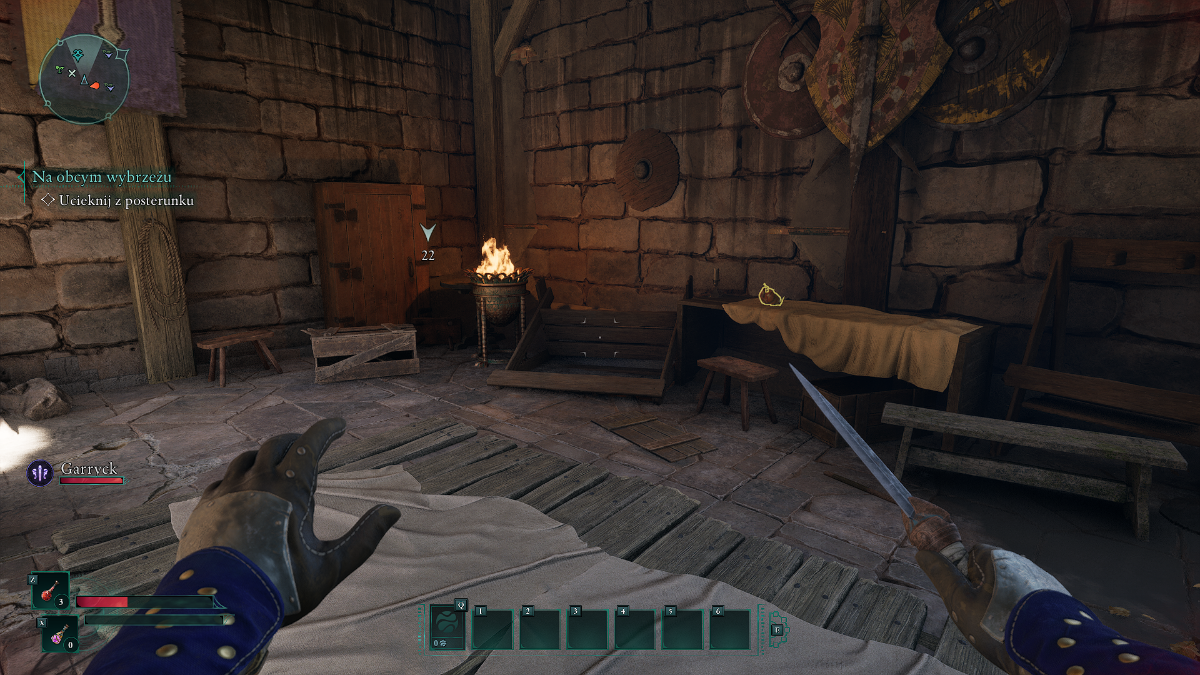Open the circular minimap
Viewport: 1200px width, 675px height.
pos(84,76)
